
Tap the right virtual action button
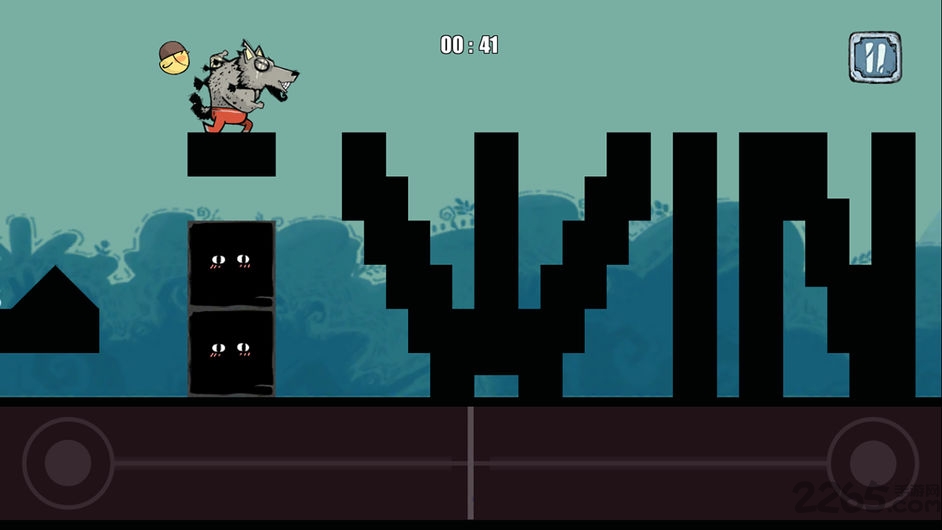[x=872, y=463]
